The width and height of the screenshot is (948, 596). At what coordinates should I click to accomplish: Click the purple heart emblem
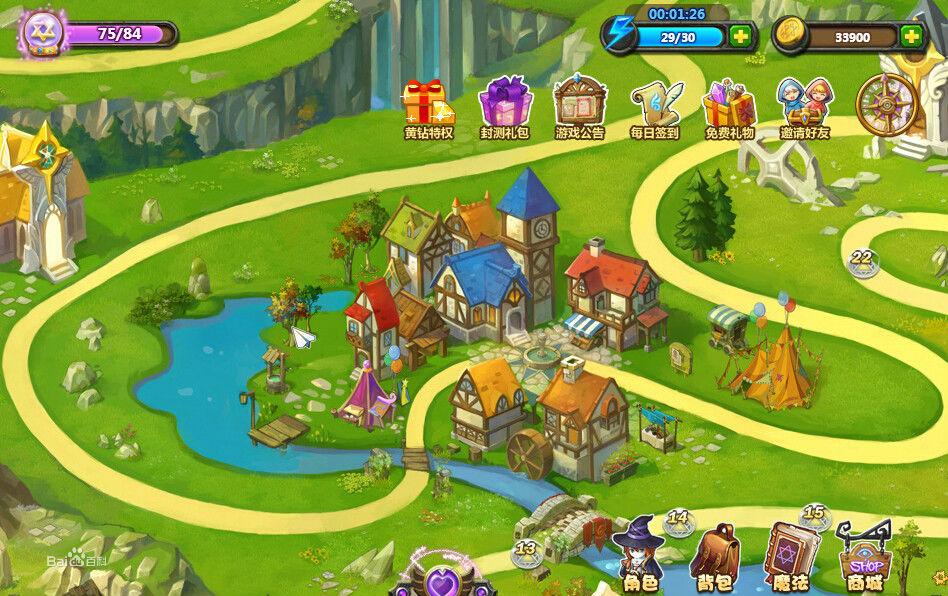[441, 579]
